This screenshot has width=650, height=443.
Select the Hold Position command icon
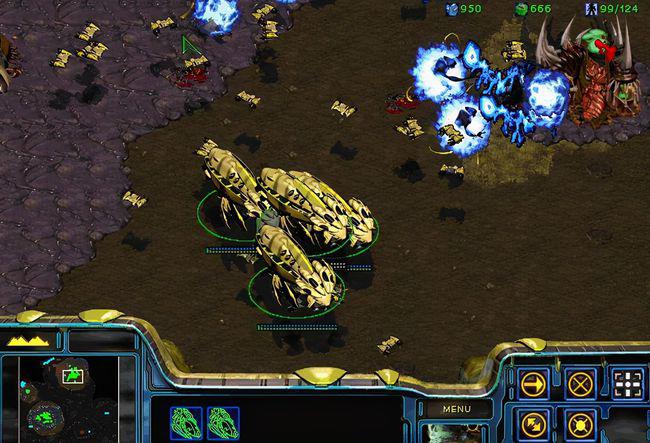pos(580,424)
